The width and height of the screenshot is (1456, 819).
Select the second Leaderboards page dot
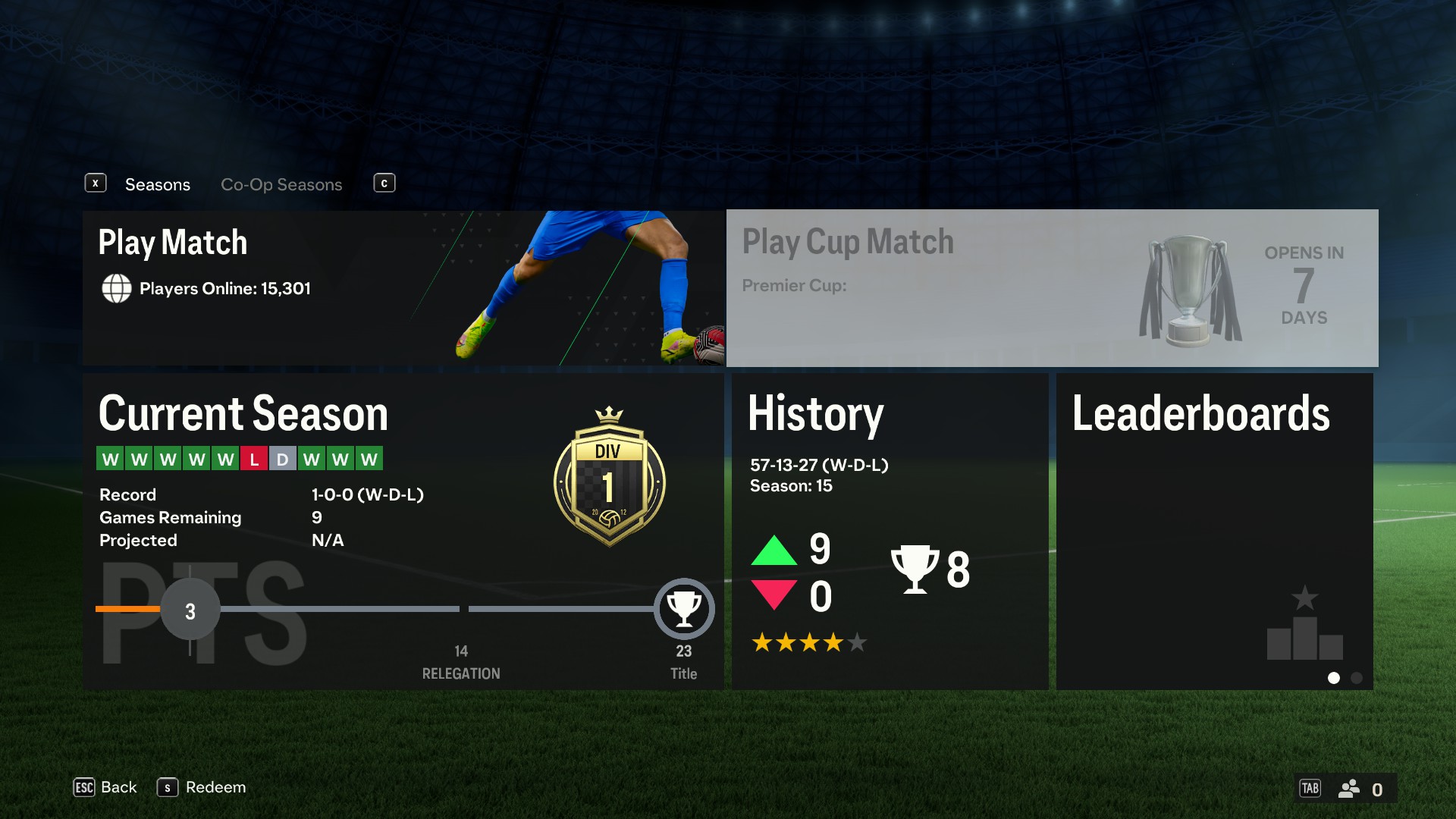[1357, 678]
